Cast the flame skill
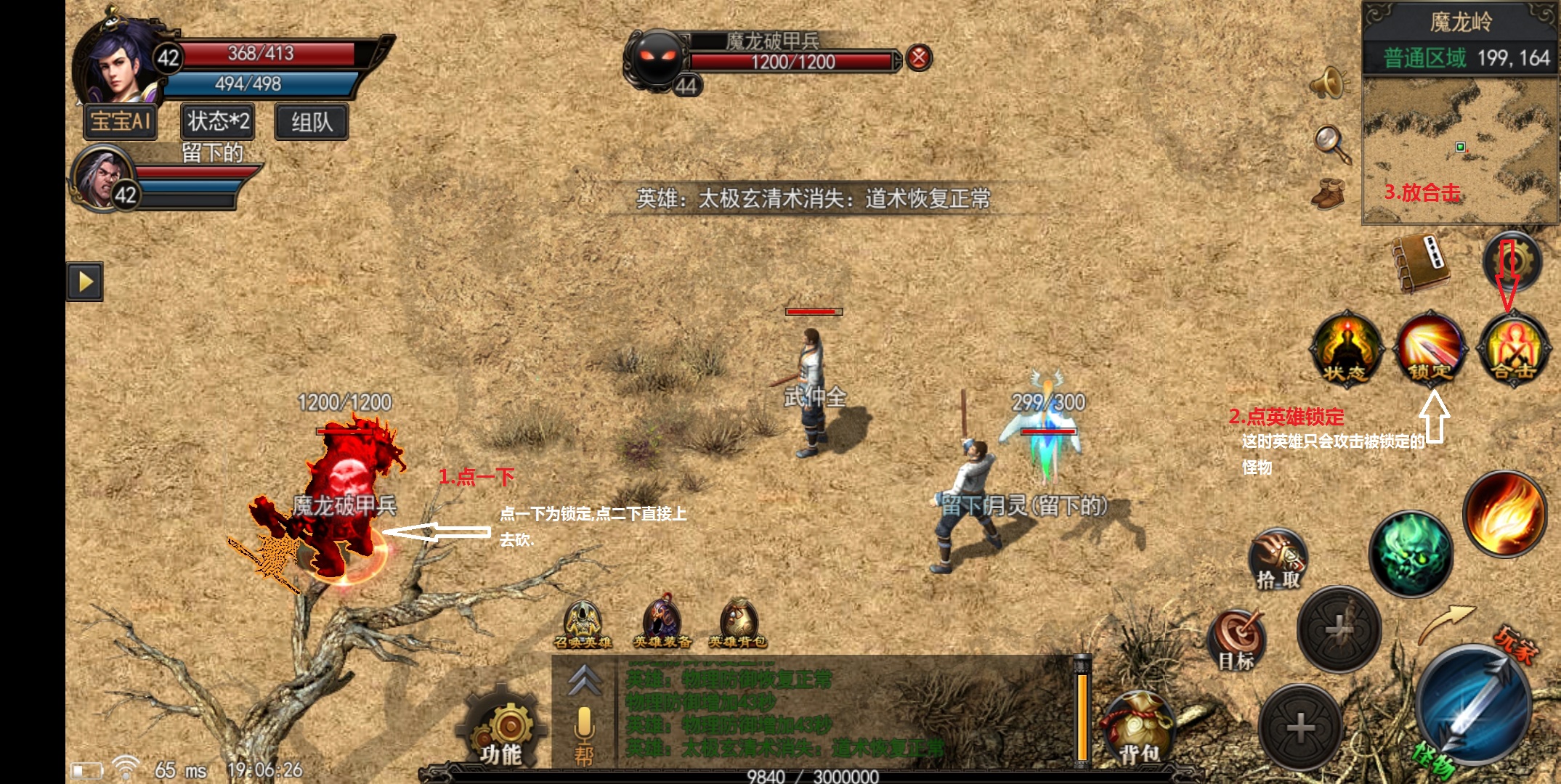 tap(1504, 514)
